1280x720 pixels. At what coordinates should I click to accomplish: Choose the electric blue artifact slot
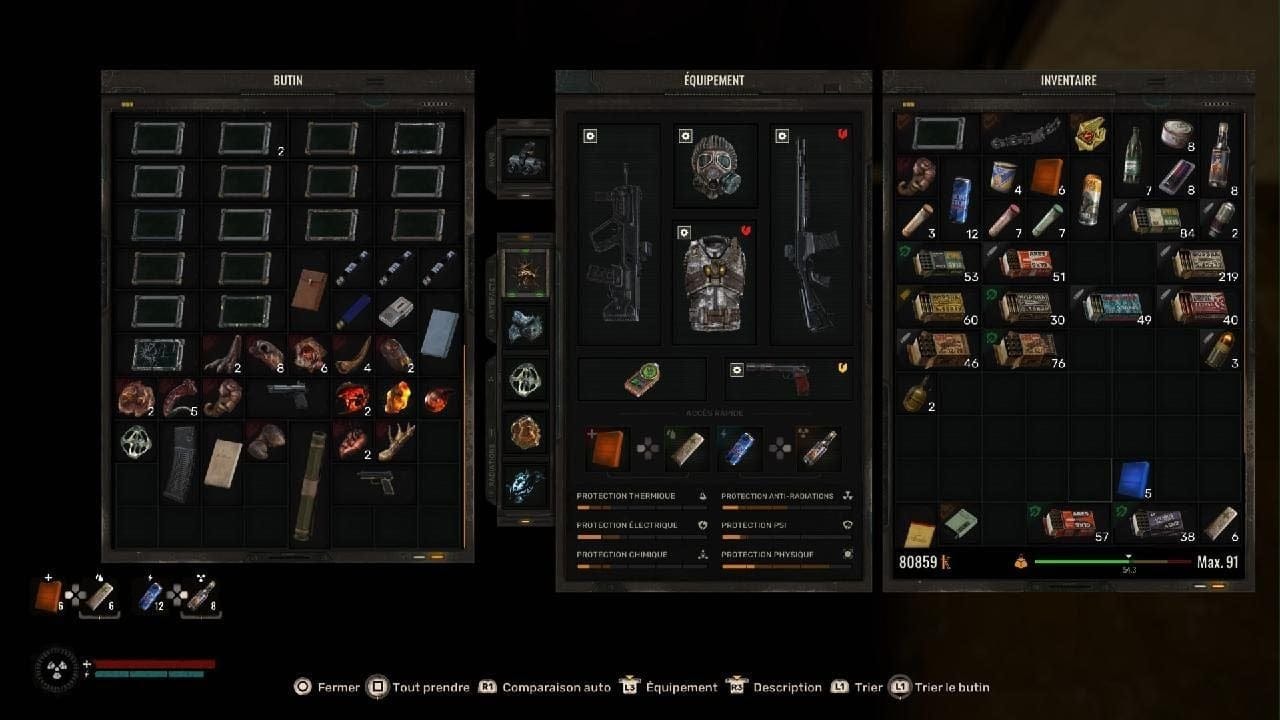tap(525, 482)
